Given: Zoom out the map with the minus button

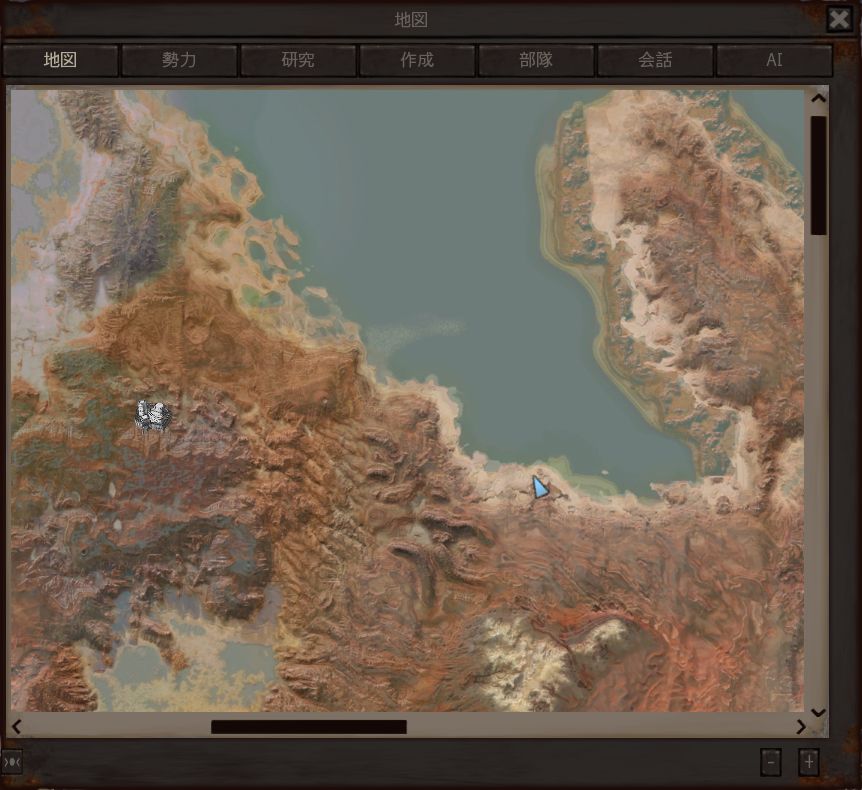Looking at the screenshot, I should [x=770, y=762].
